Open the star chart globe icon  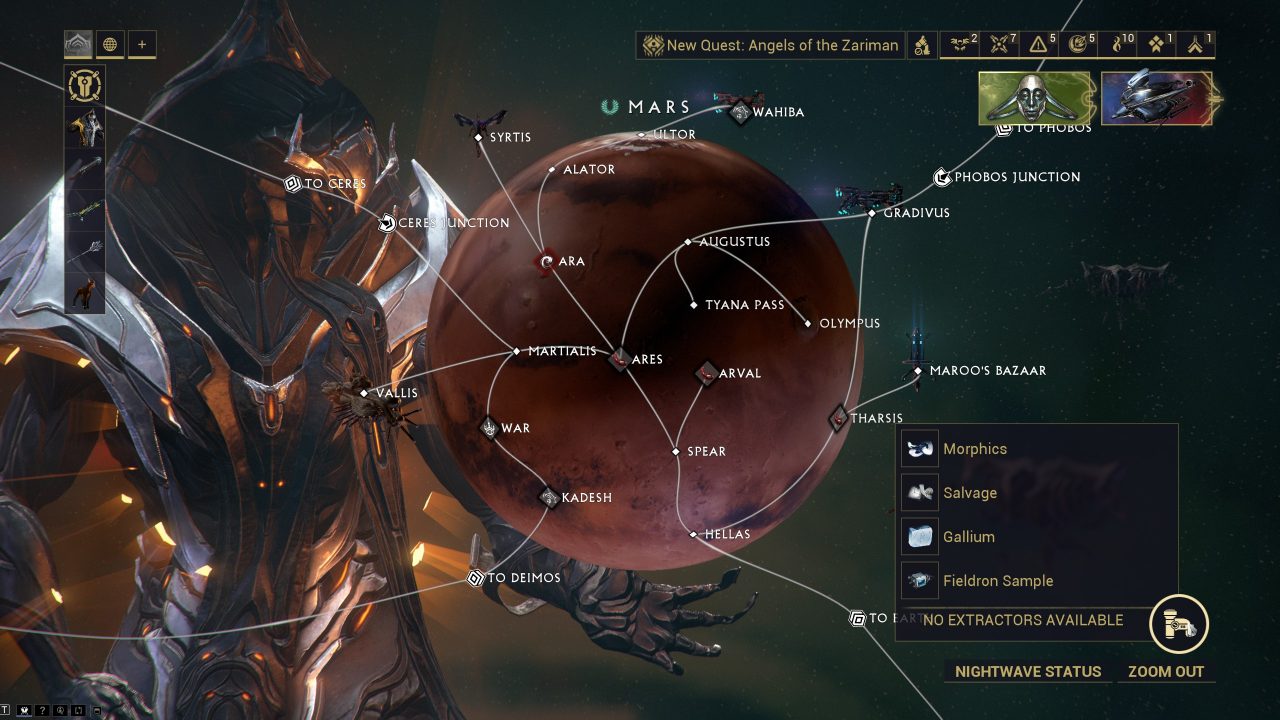(110, 44)
